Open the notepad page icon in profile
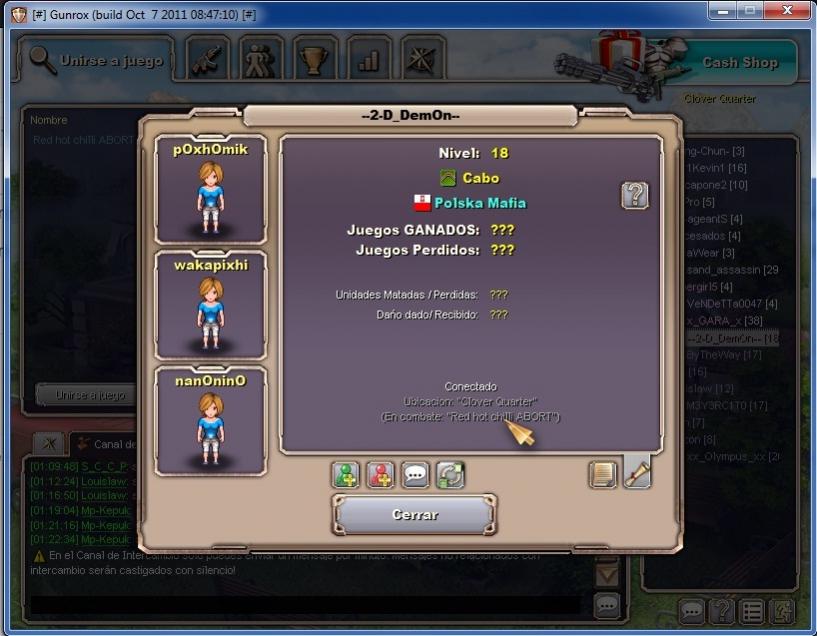This screenshot has height=636, width=817. click(x=603, y=474)
